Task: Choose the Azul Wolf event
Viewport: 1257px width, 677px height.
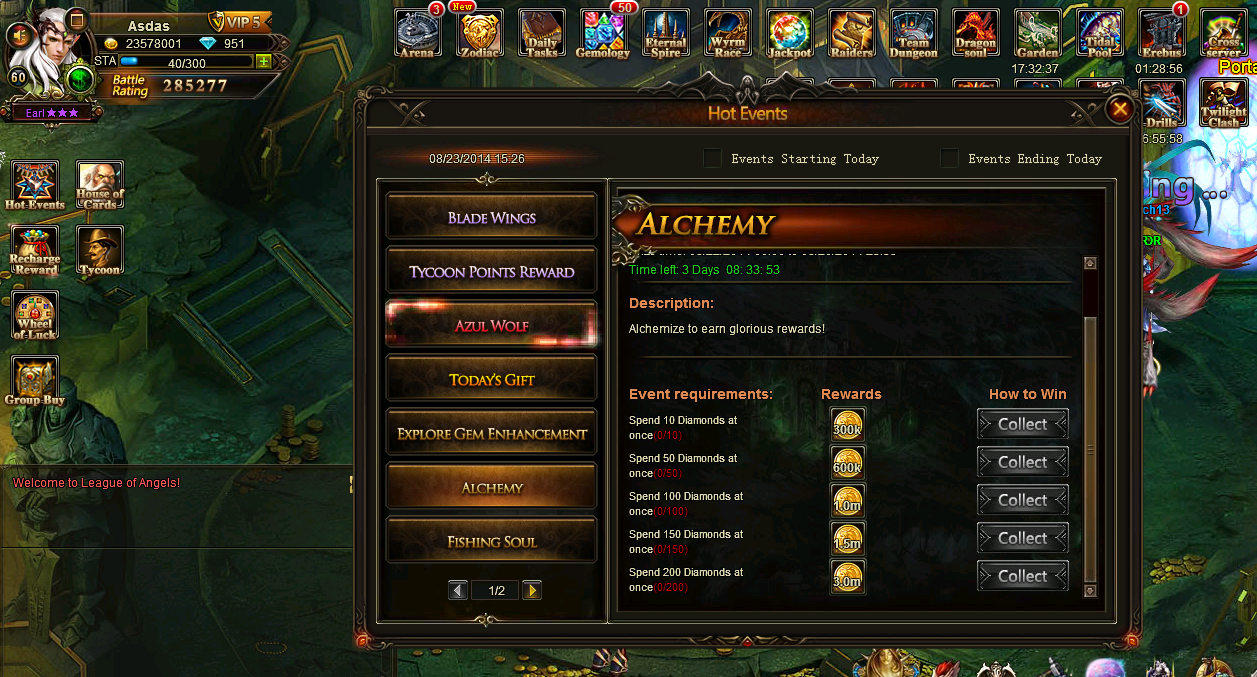Action: [492, 325]
